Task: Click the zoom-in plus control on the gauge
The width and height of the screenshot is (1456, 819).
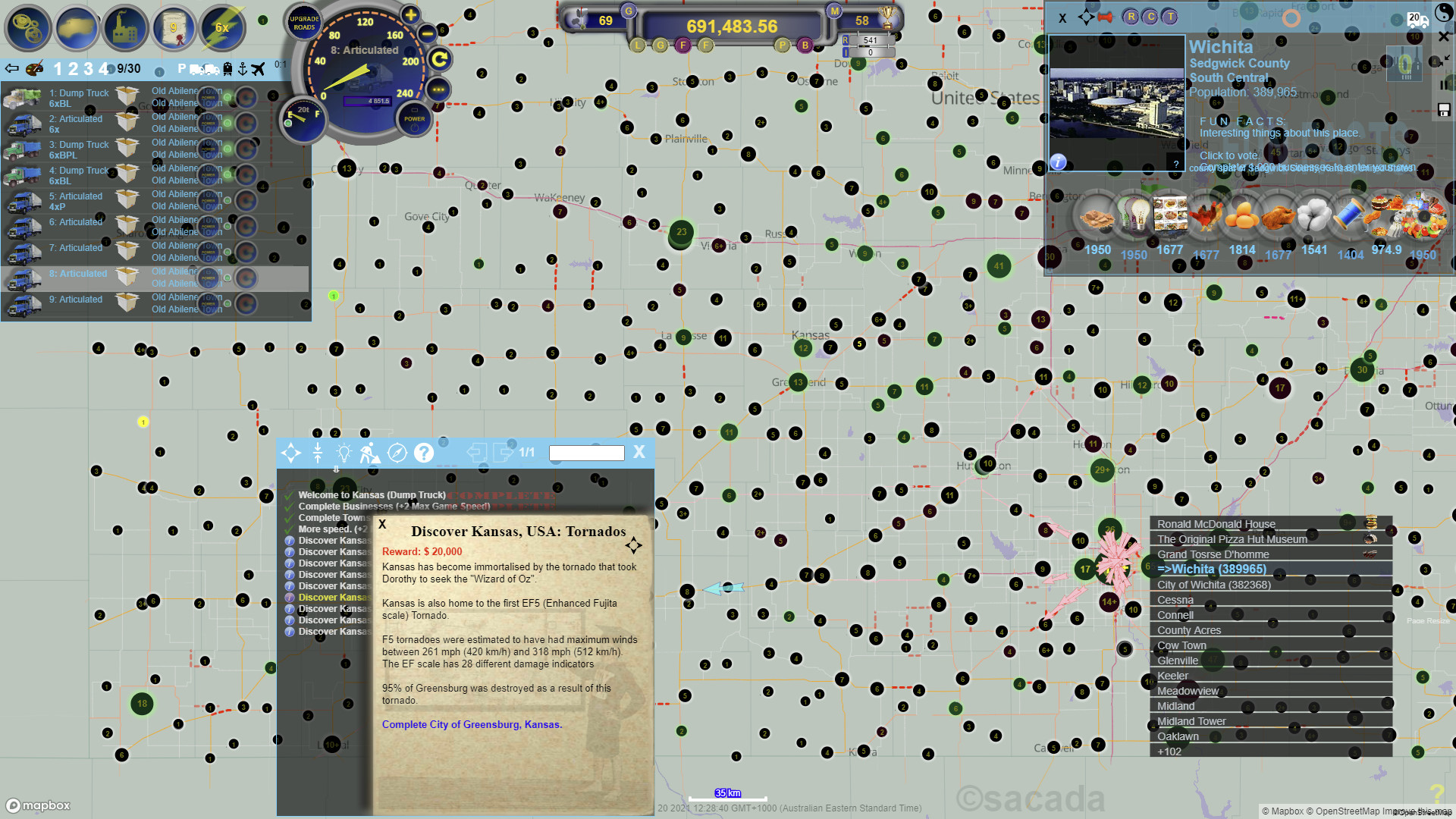Action: point(409,14)
